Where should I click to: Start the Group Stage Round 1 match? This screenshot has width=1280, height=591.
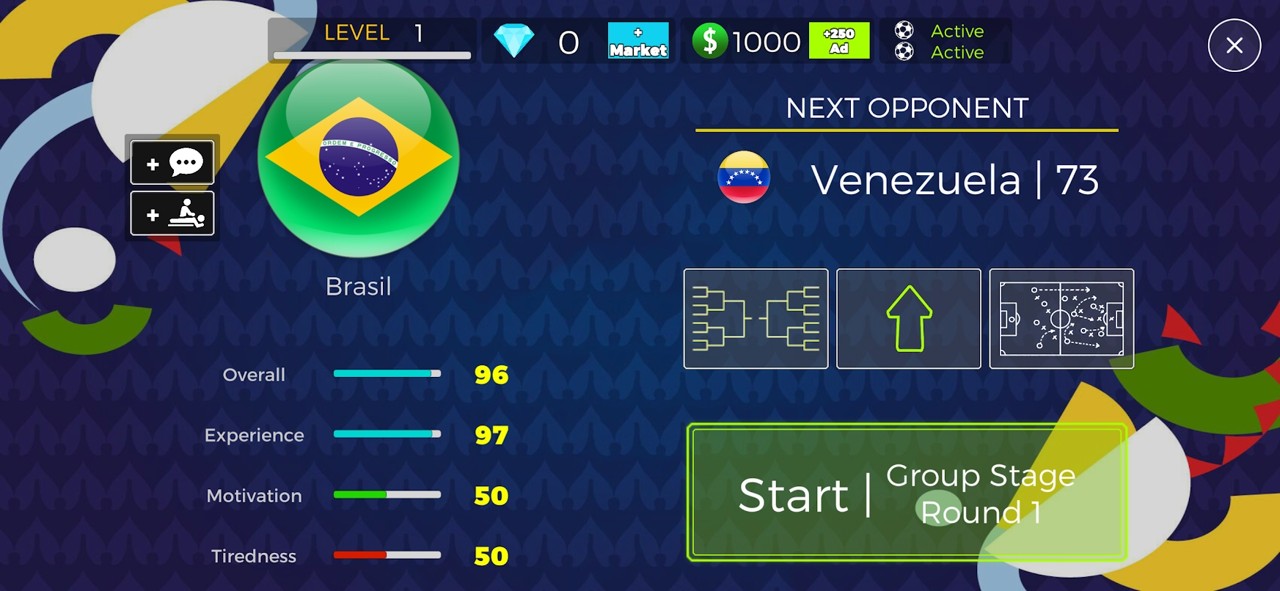906,493
